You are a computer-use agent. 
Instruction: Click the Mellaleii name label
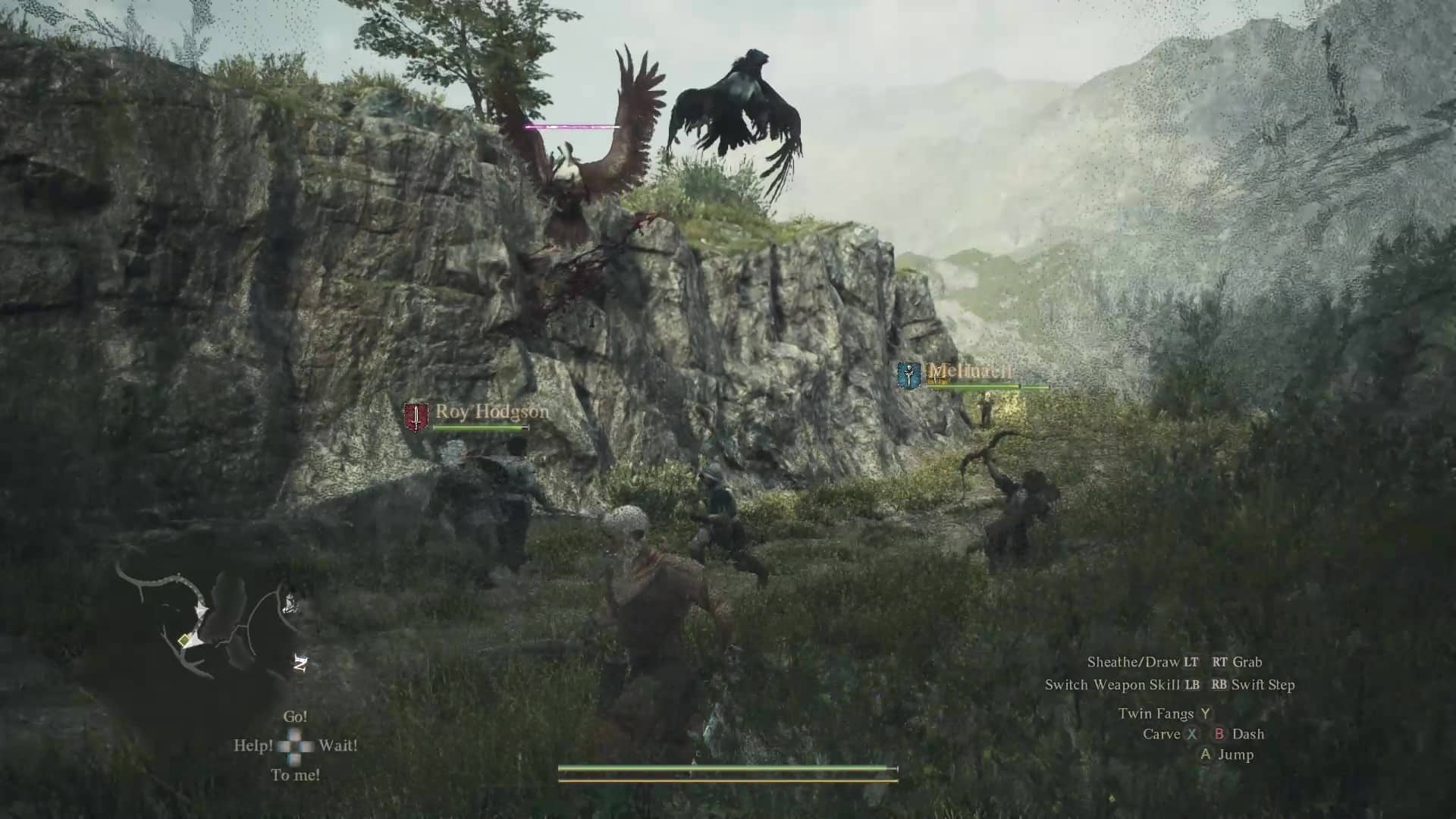(970, 369)
